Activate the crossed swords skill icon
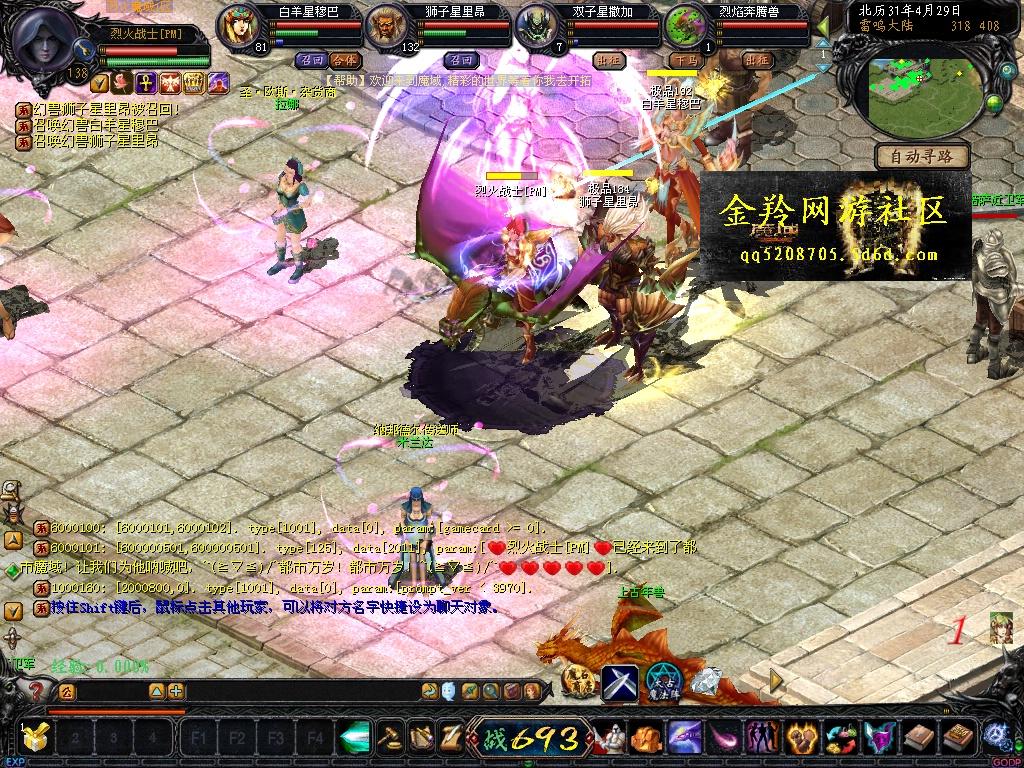The width and height of the screenshot is (1024, 768). click(620, 682)
